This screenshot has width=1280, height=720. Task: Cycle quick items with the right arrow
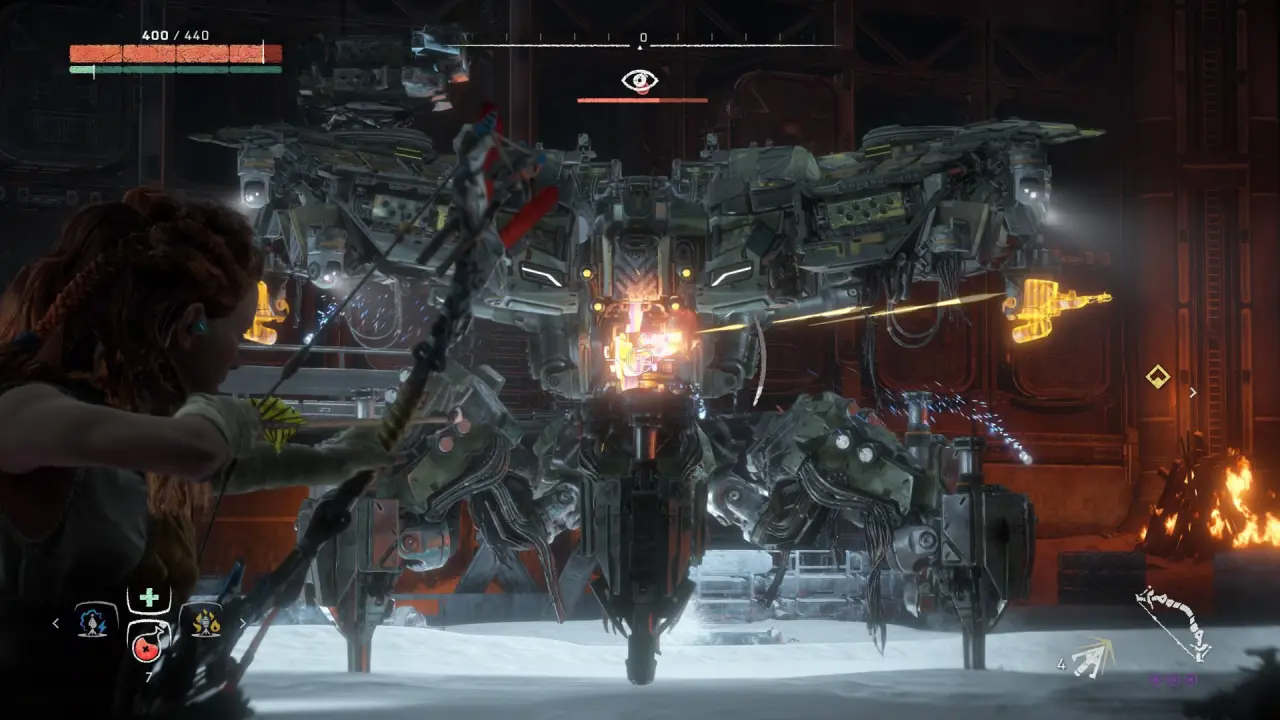[x=242, y=623]
